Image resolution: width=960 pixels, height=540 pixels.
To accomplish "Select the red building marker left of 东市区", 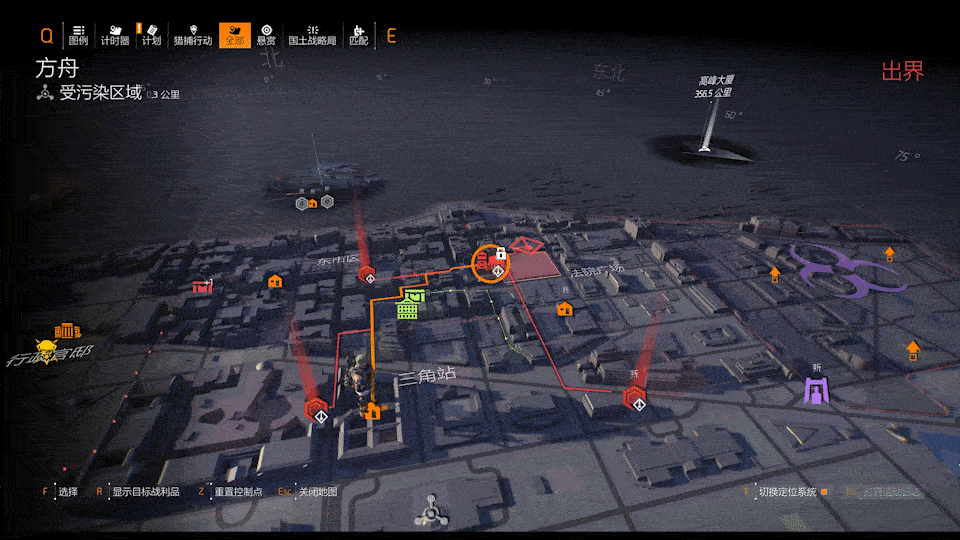I will (203, 285).
